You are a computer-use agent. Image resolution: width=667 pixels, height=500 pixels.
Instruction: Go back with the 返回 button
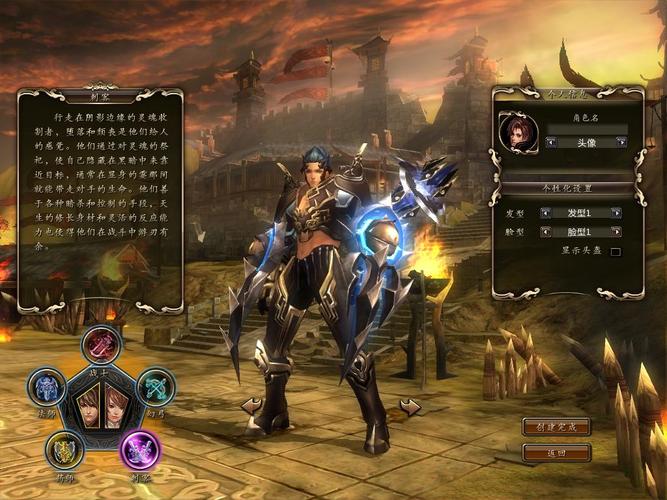click(556, 452)
